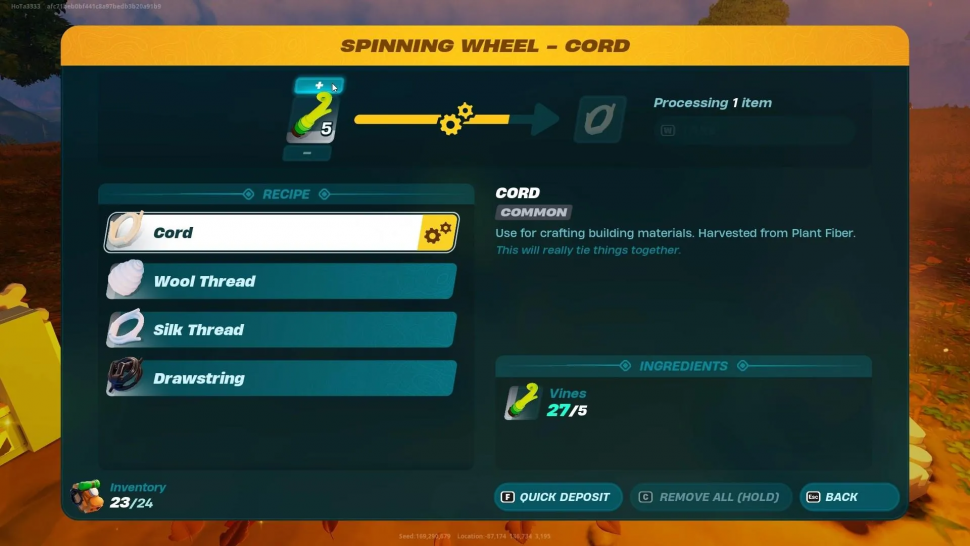
Task: Select the Silk Thread recipe
Action: [280, 330]
